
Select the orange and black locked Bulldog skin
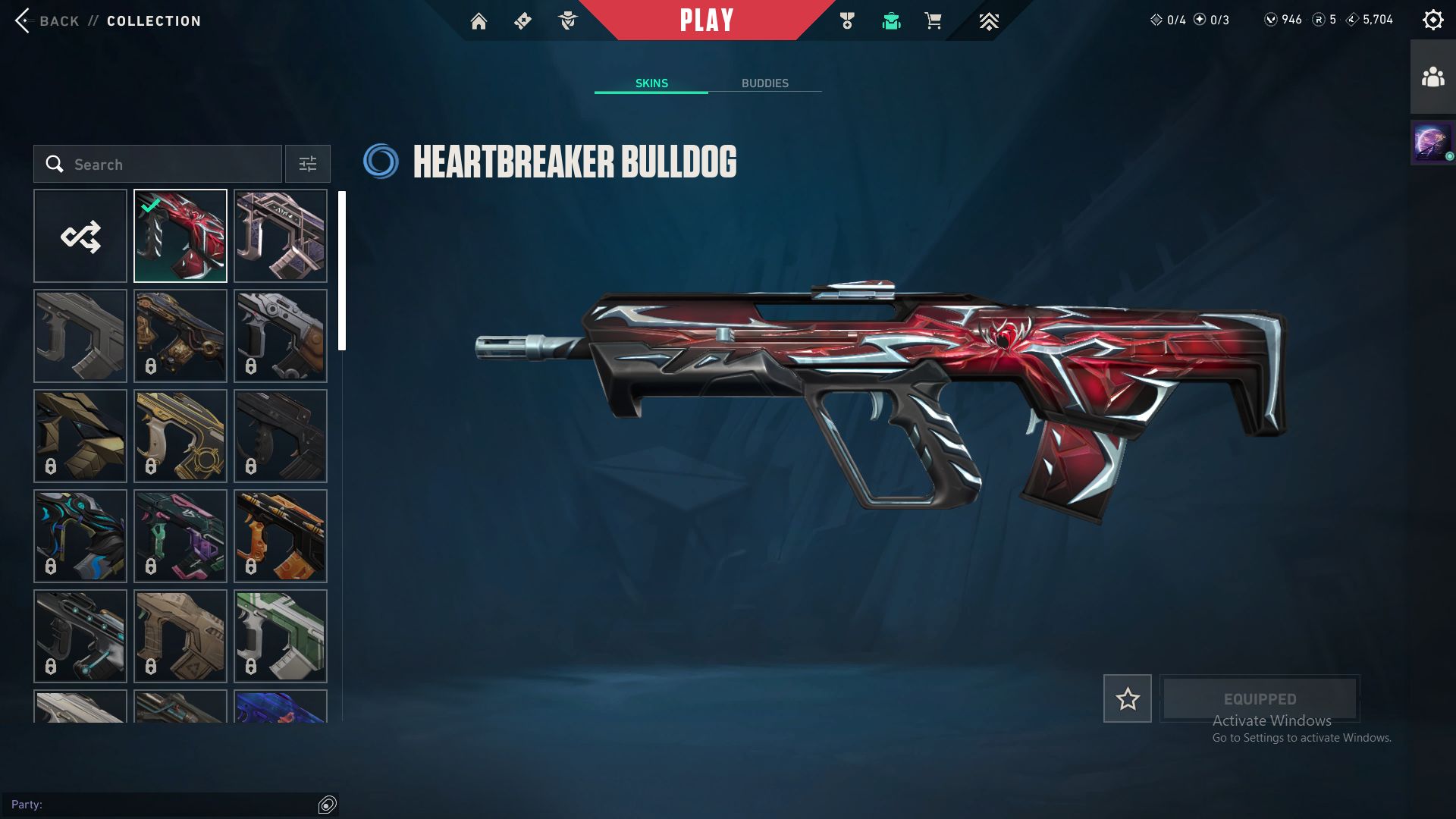click(x=281, y=537)
